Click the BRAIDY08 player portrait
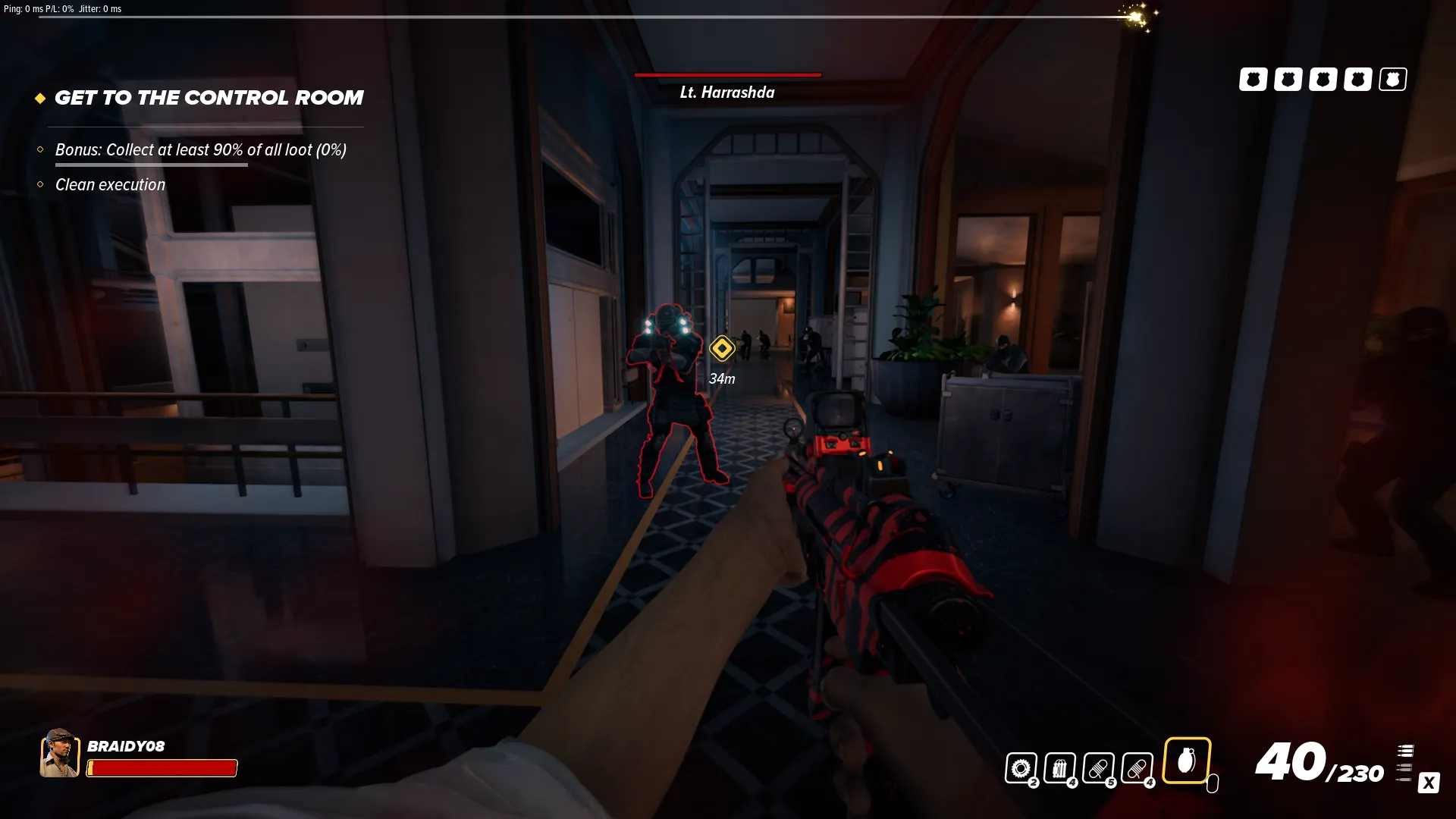 59,753
